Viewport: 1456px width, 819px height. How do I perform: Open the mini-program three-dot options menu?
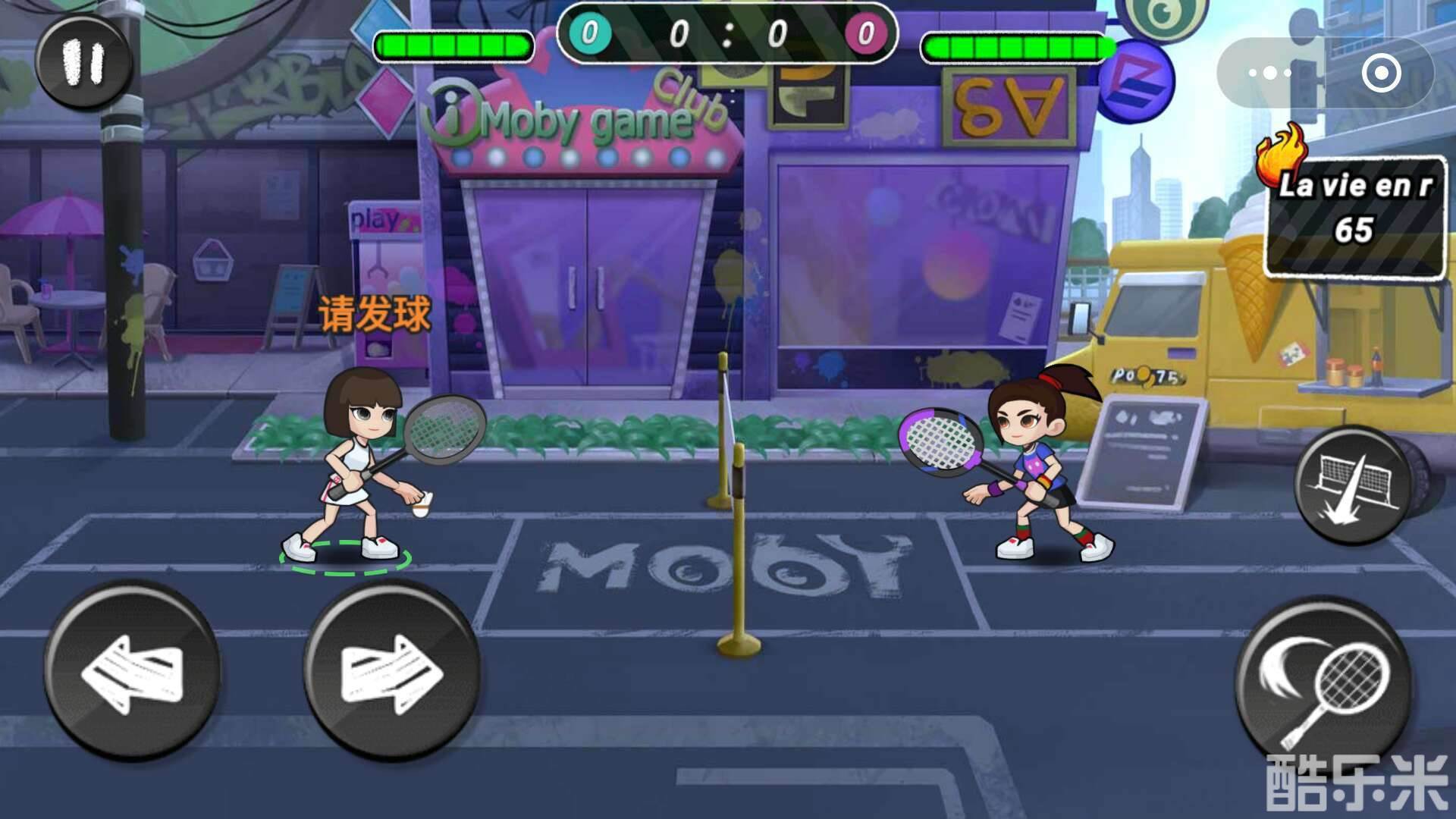[1268, 73]
